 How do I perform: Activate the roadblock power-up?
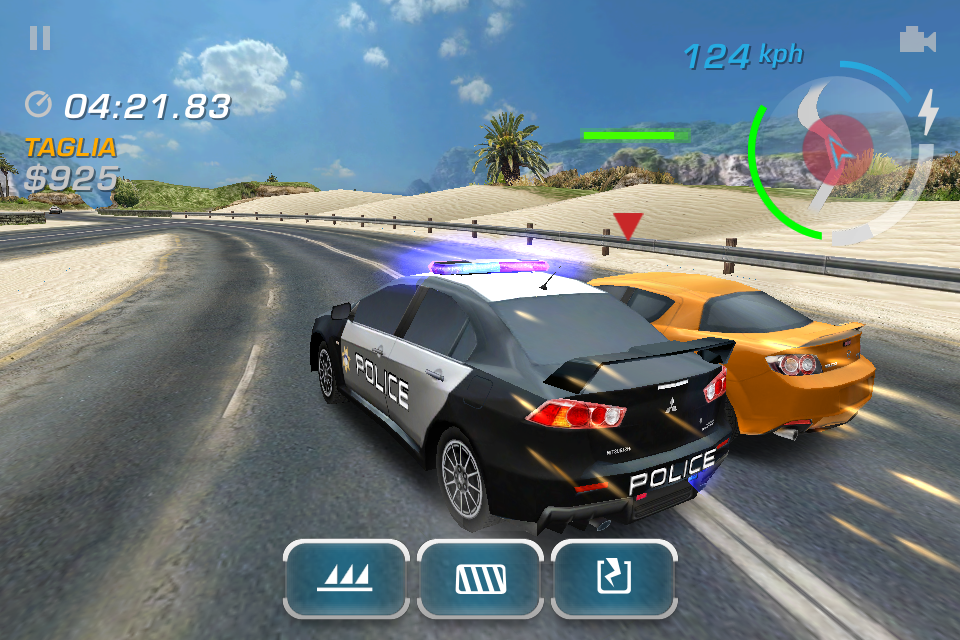(x=480, y=578)
